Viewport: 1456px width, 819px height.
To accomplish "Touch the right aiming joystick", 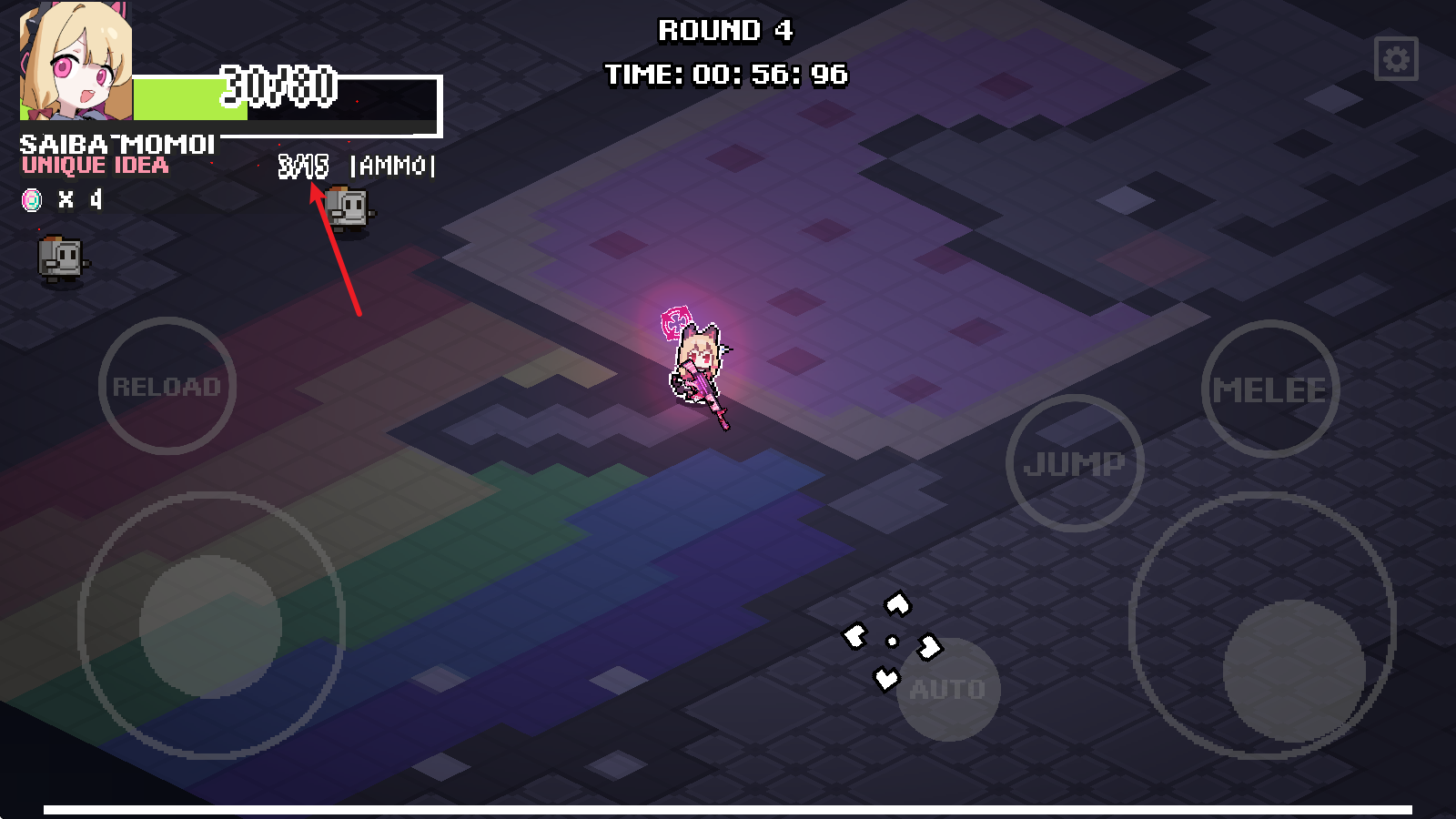I will (x=1293, y=671).
